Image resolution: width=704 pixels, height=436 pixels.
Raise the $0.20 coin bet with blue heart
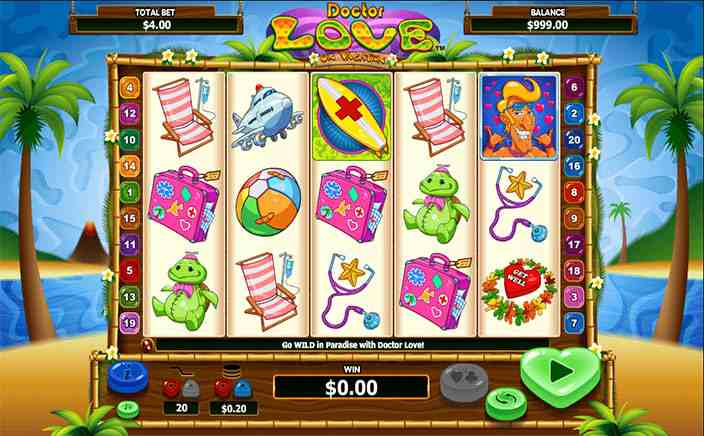coord(246,385)
